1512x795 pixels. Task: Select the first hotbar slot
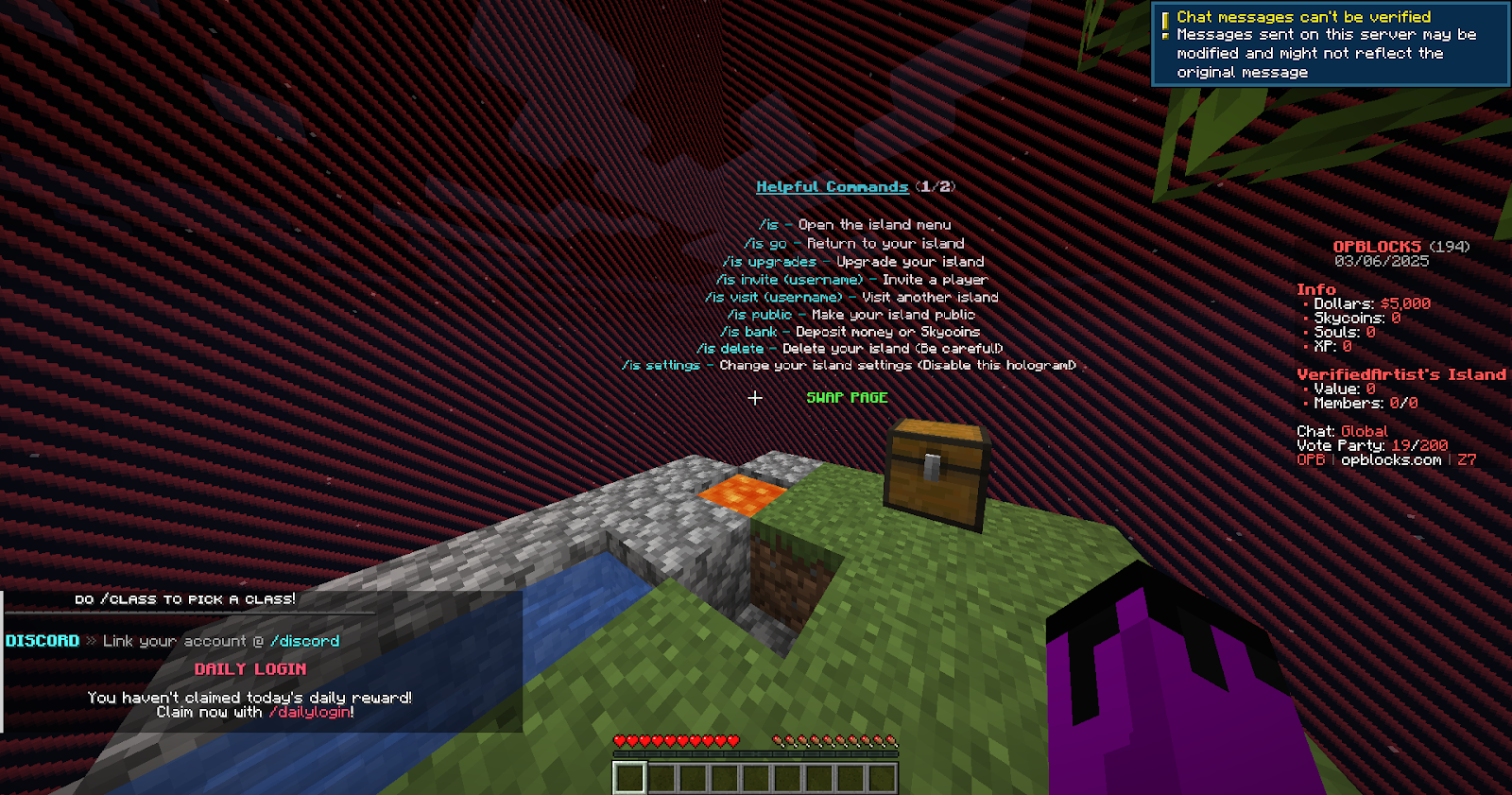click(629, 775)
